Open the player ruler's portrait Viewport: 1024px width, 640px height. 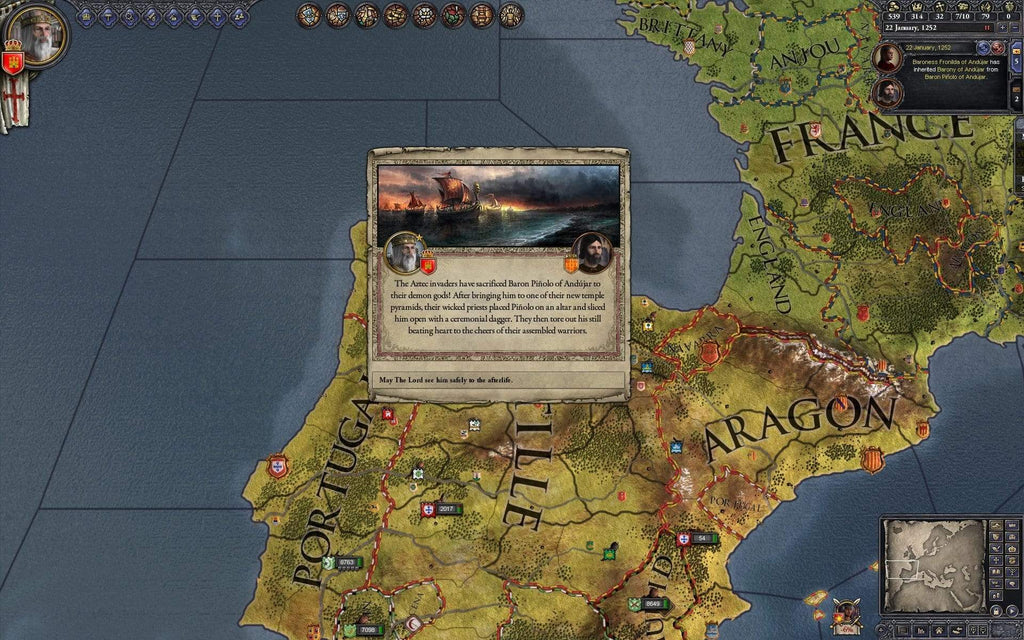(x=41, y=38)
